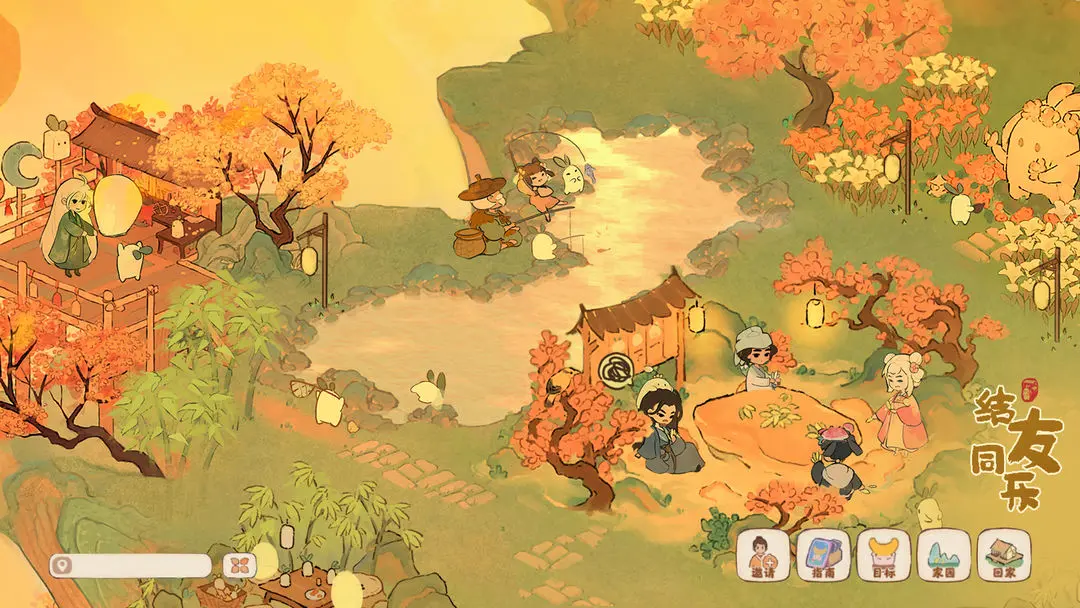Screen dimensions: 1080x608
Task: Select the 回家 return home button
Action: [x=1003, y=555]
